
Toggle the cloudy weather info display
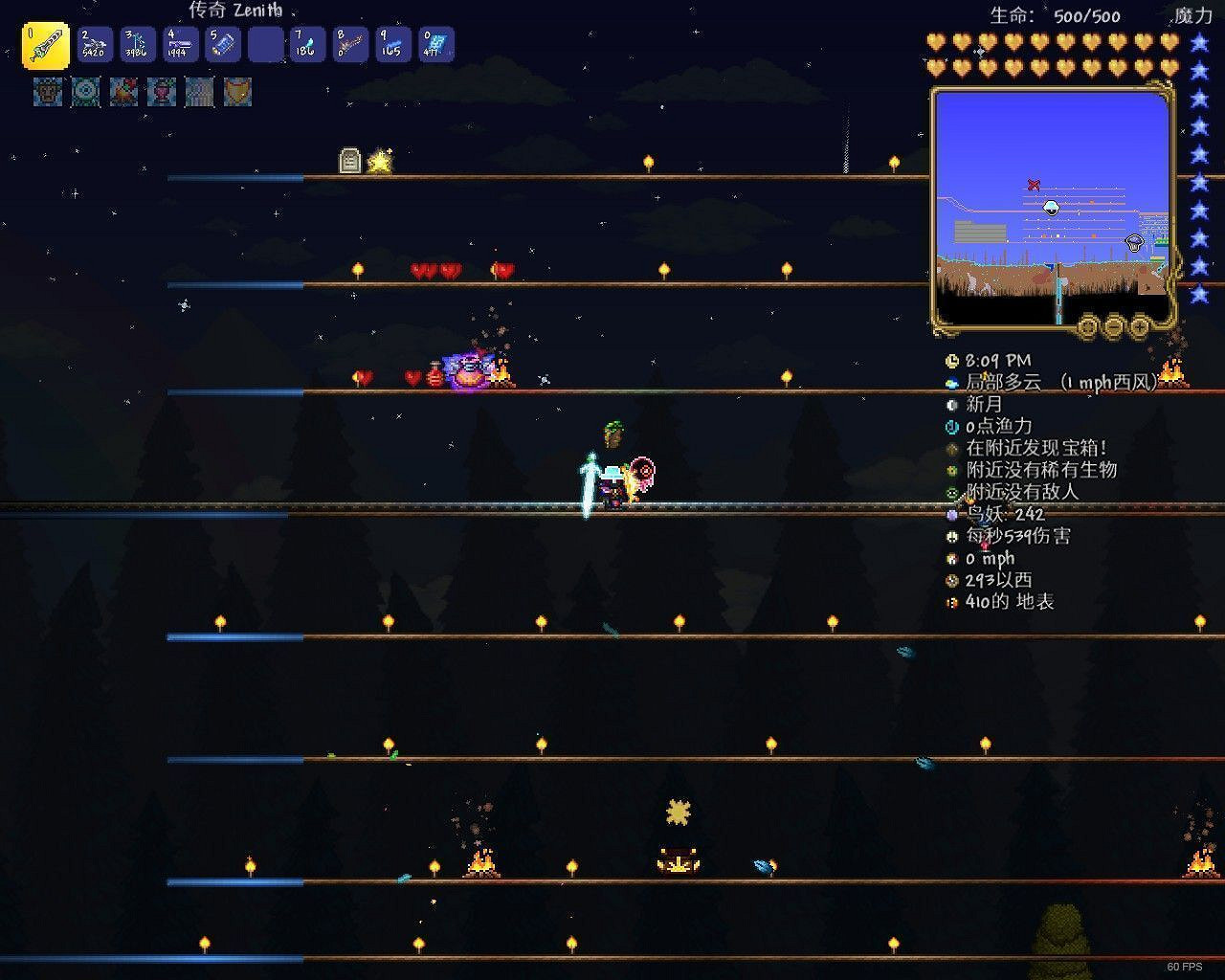click(951, 382)
